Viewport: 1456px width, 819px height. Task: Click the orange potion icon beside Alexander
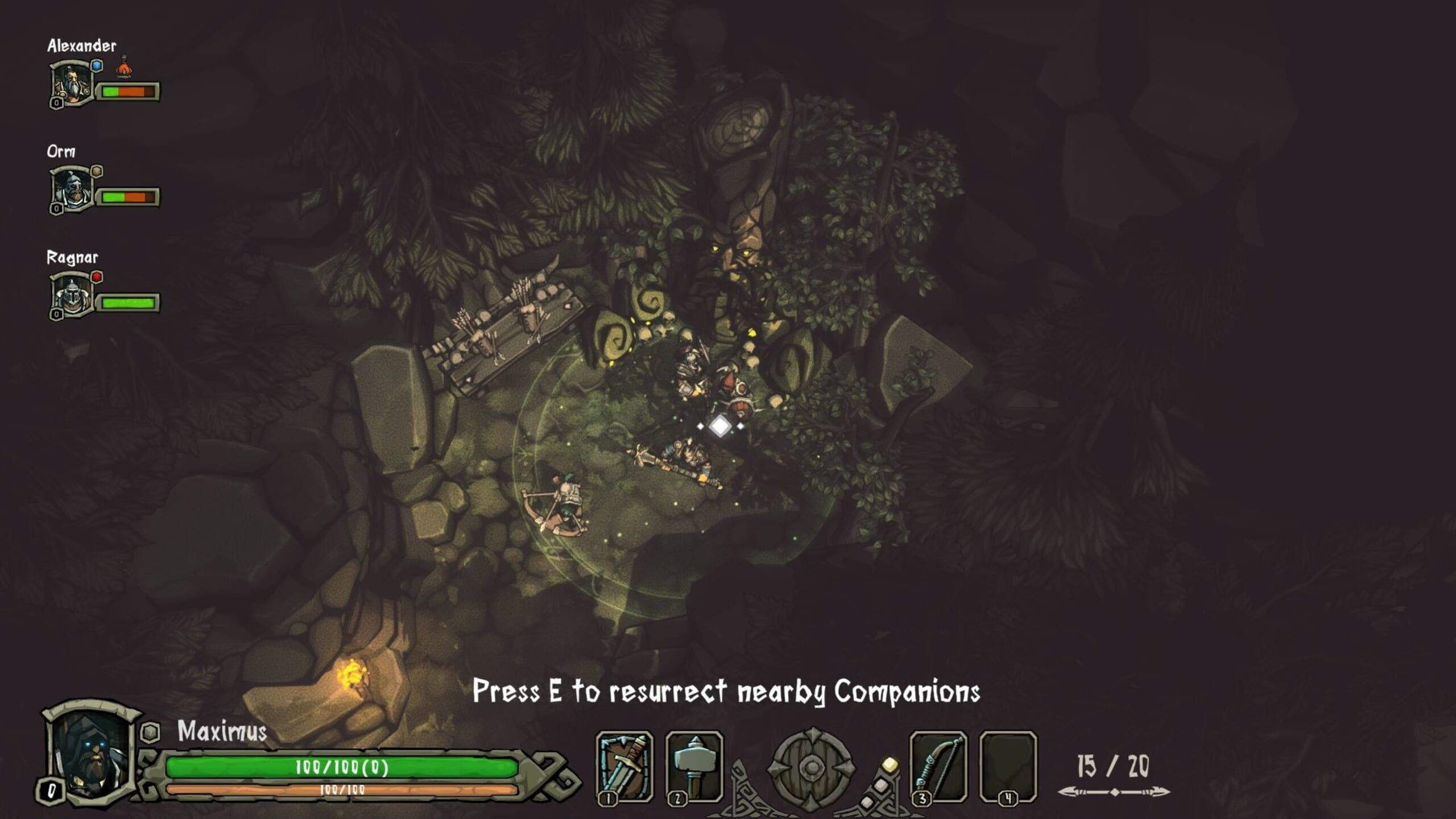pos(123,68)
